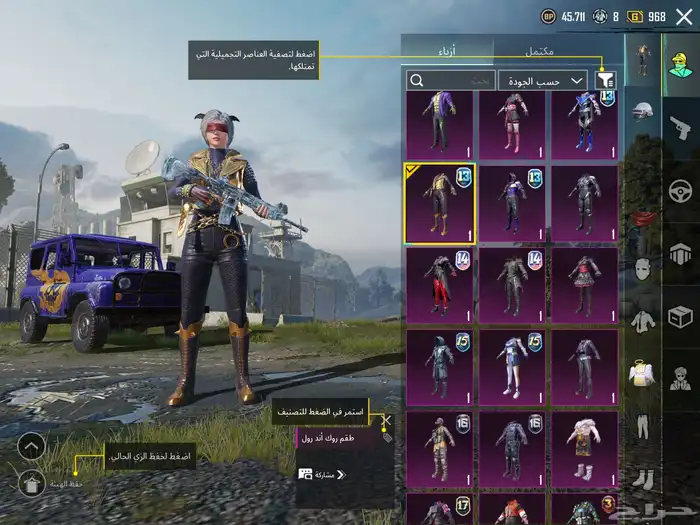
Task: Show the shoes clothing category
Action: click(643, 480)
